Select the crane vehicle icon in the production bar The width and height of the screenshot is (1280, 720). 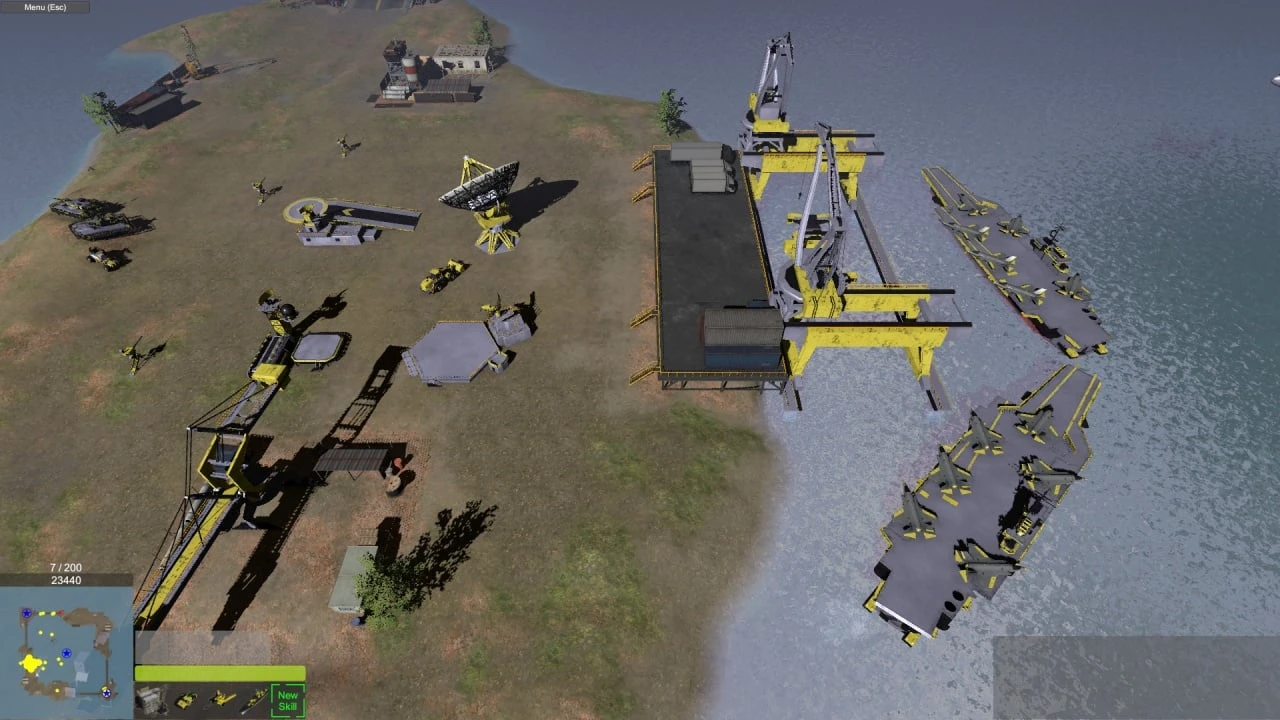pos(223,698)
